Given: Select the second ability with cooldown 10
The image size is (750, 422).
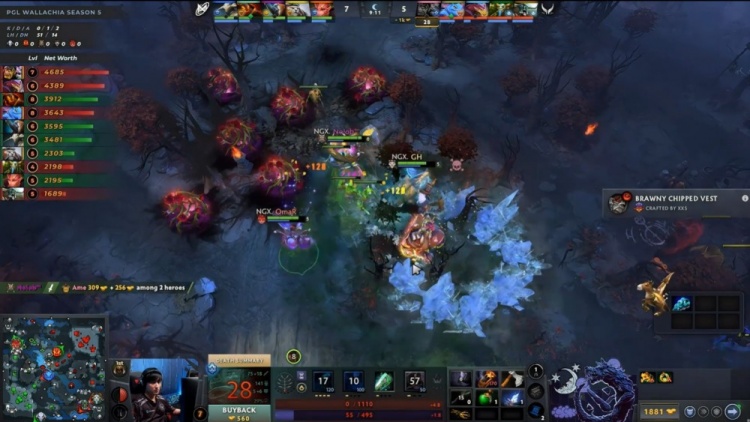Looking at the screenshot, I should click(353, 381).
